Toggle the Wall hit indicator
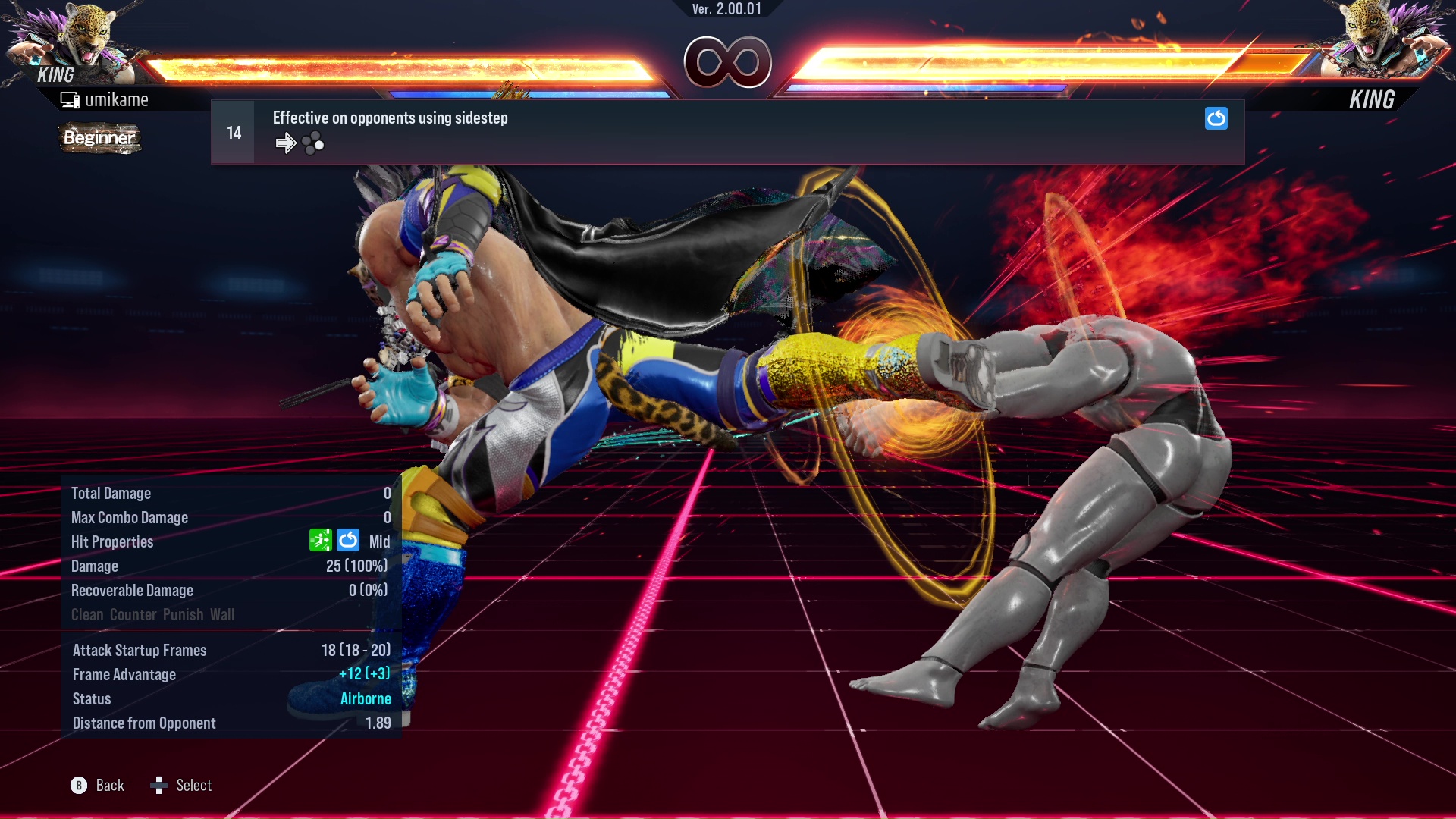 pyautogui.click(x=224, y=615)
